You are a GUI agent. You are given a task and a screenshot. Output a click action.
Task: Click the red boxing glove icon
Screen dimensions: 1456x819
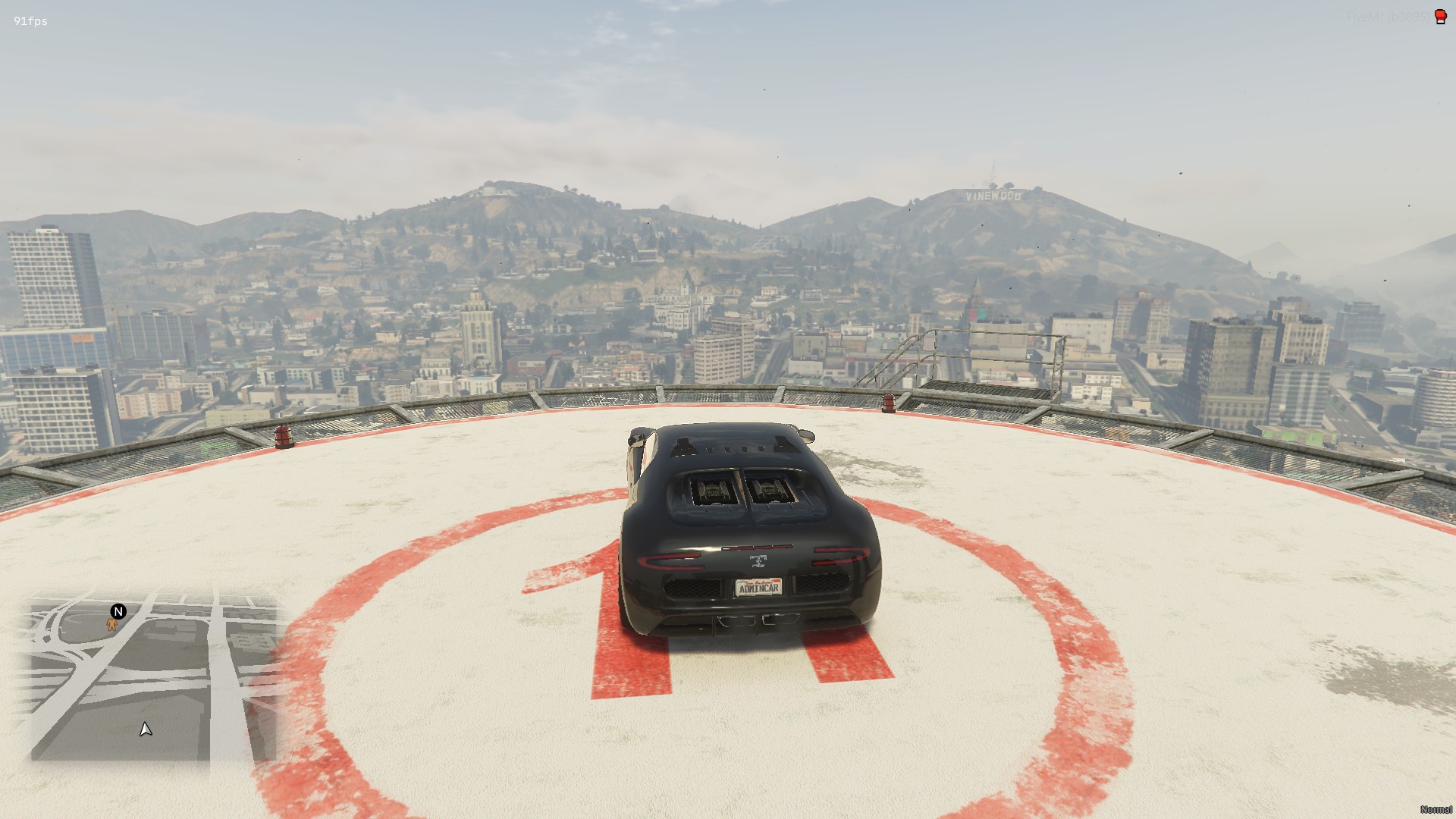pyautogui.click(x=1440, y=17)
